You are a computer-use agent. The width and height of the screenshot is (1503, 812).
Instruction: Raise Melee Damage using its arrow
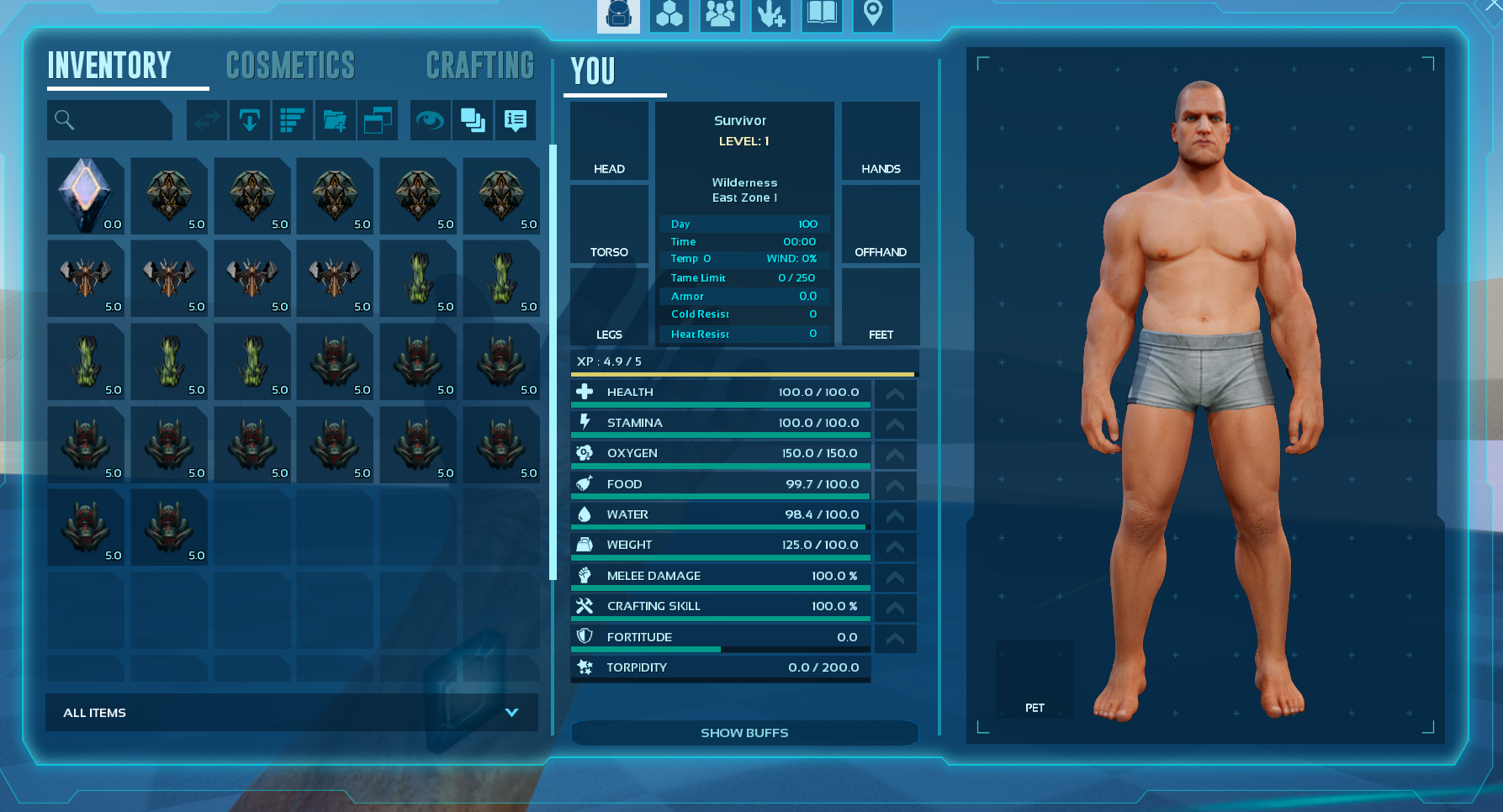[x=895, y=577]
